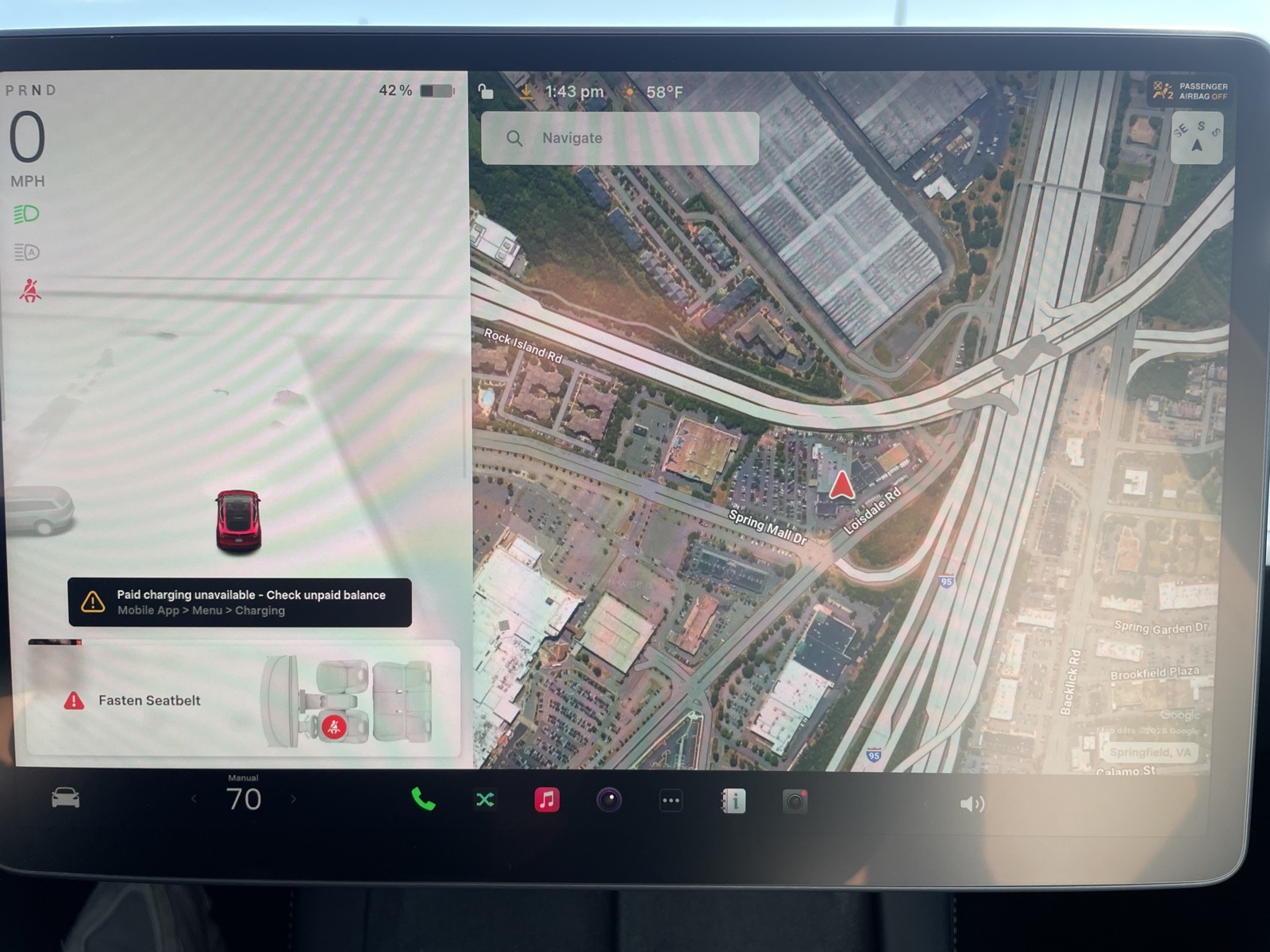Open the green phone app
1270x952 pixels.
423,800
